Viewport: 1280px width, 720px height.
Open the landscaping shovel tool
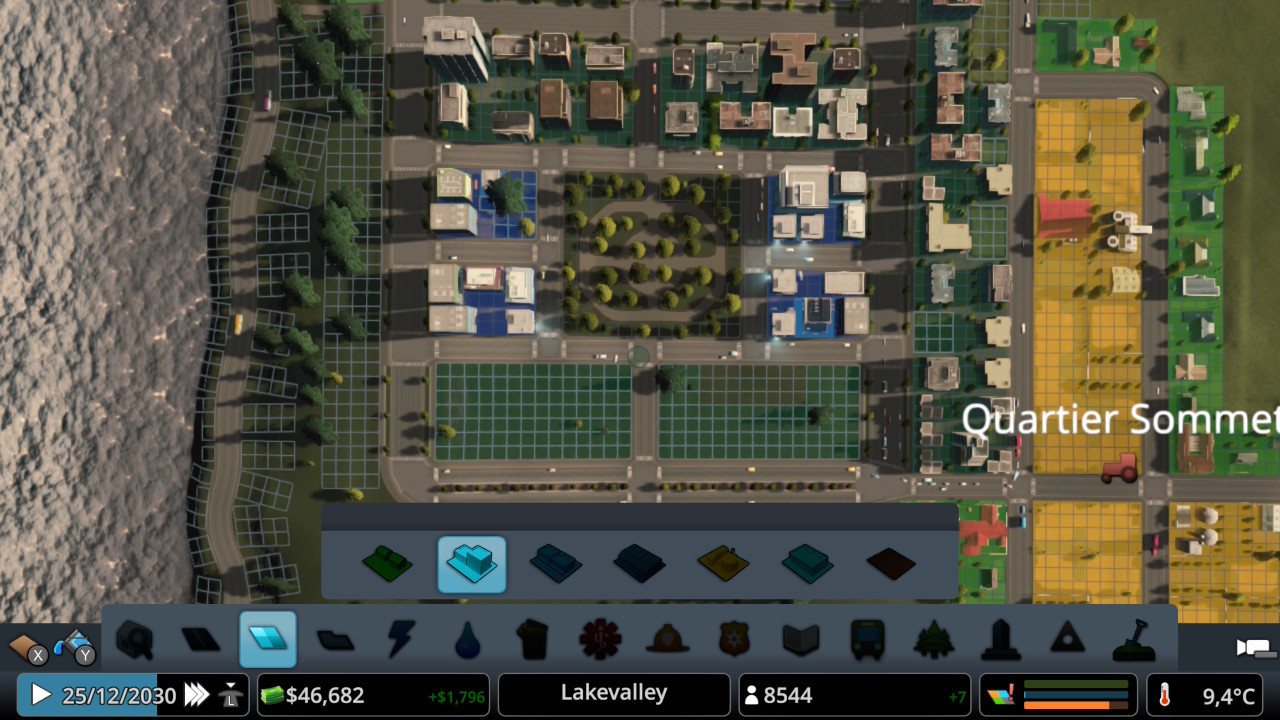[1134, 640]
